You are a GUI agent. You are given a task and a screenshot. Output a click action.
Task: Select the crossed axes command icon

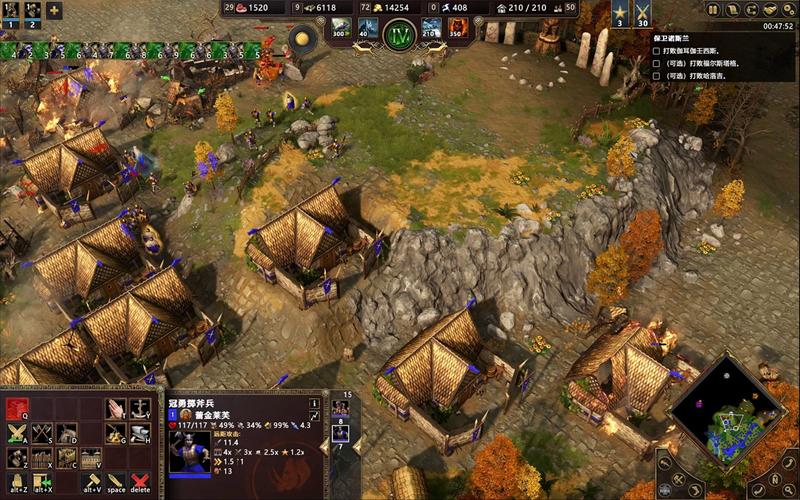[x=42, y=433]
